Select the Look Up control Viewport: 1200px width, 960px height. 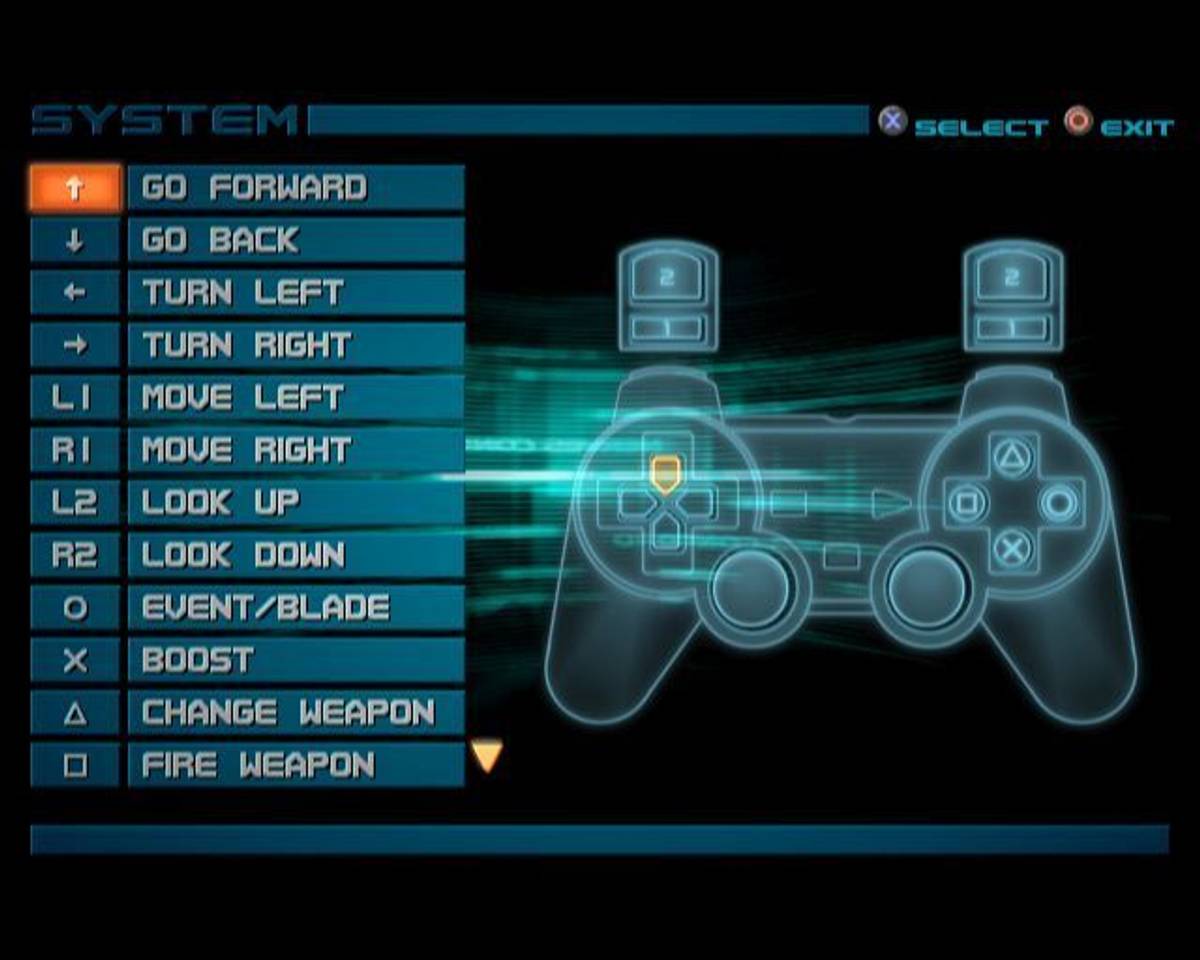coord(296,503)
